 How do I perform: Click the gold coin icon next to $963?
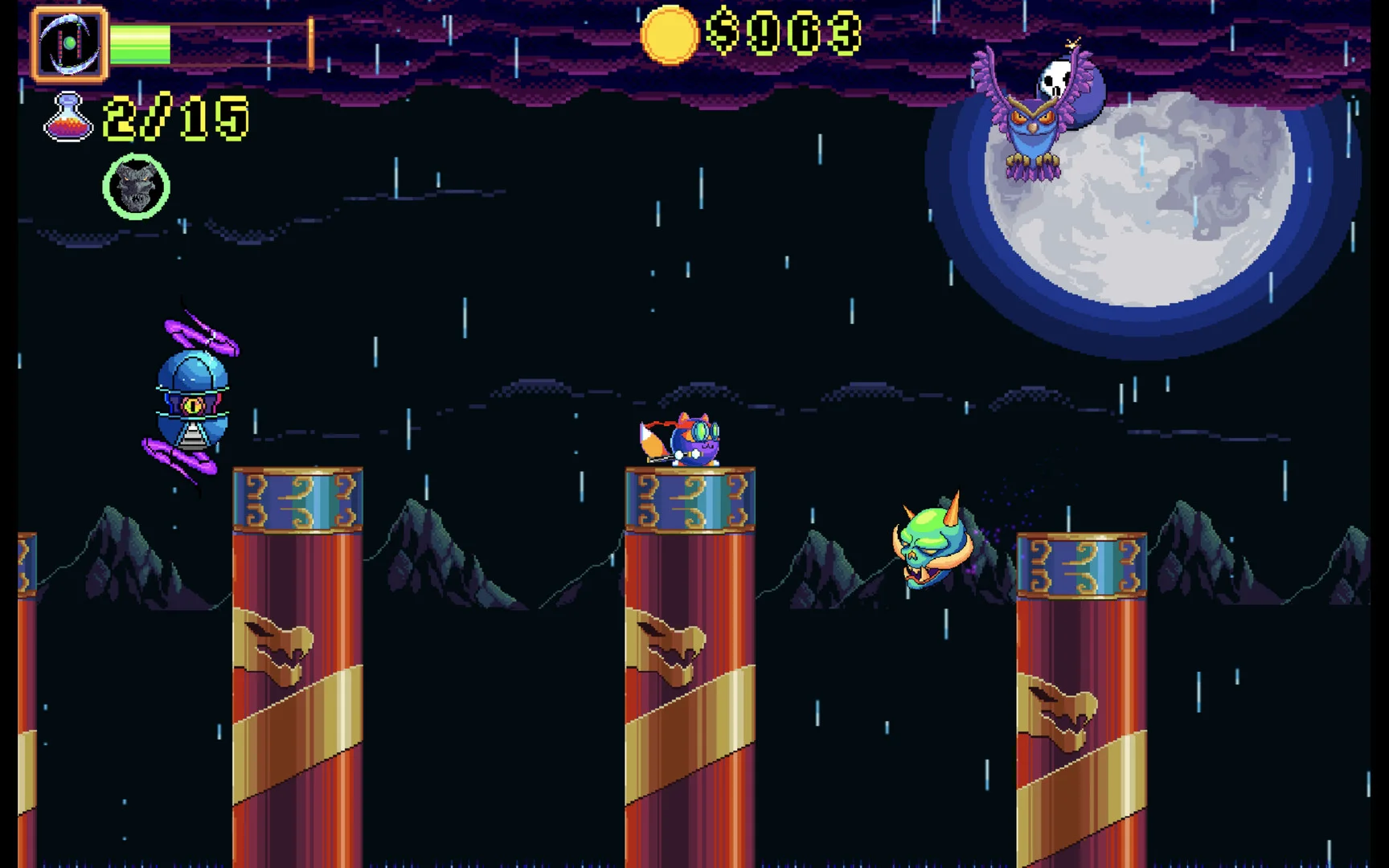pos(669,35)
